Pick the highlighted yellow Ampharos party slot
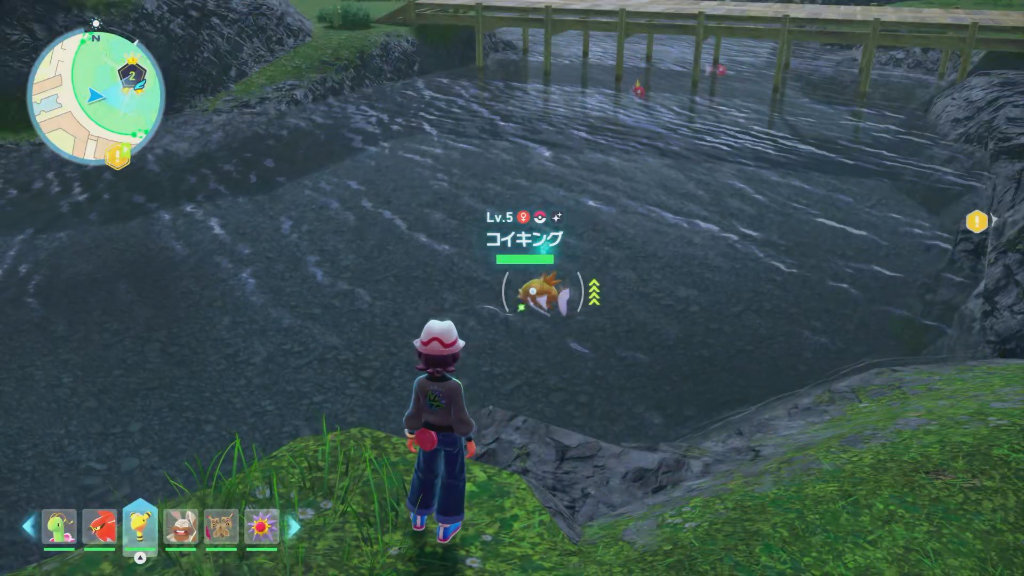 tap(140, 524)
